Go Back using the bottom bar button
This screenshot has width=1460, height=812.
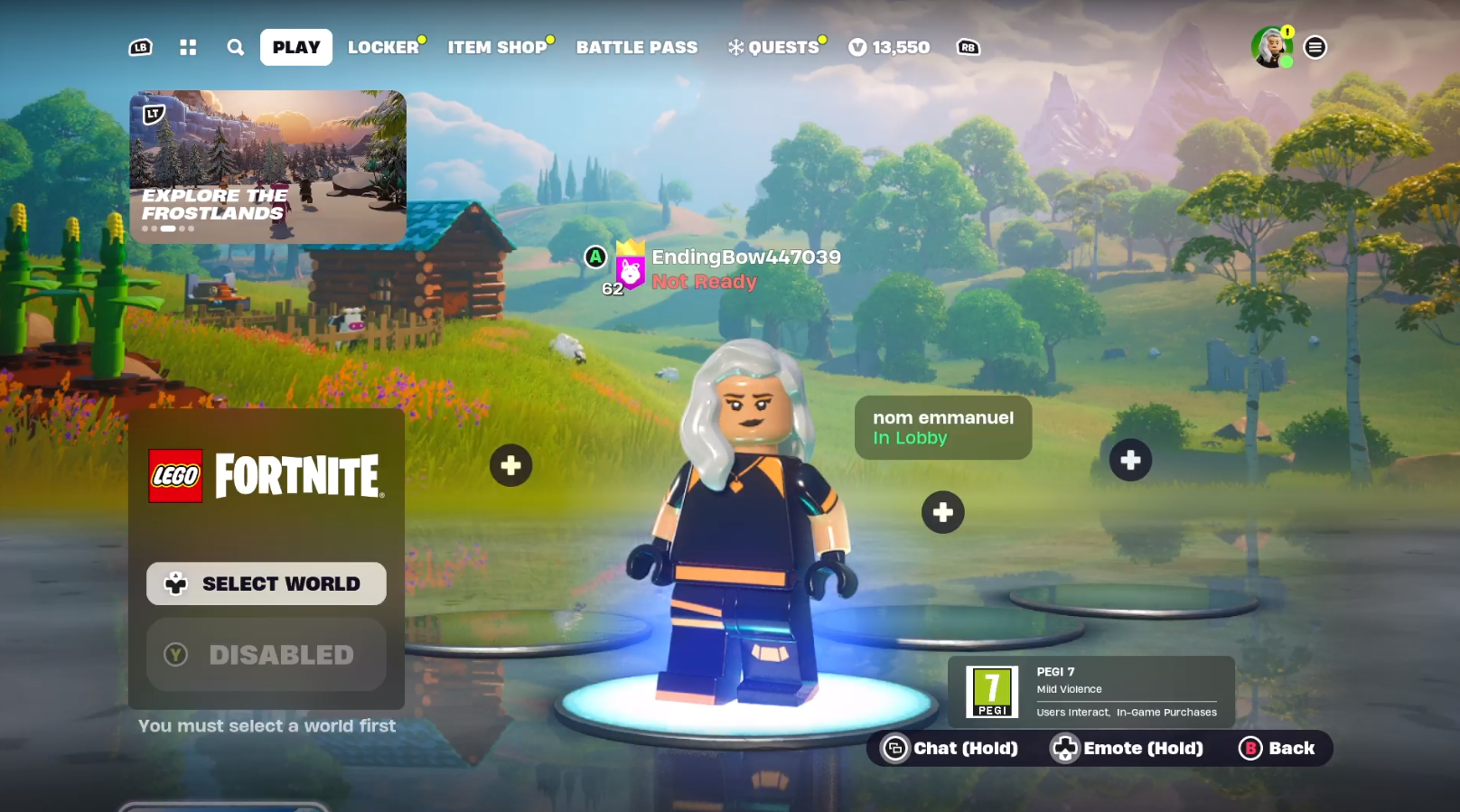tap(1278, 748)
